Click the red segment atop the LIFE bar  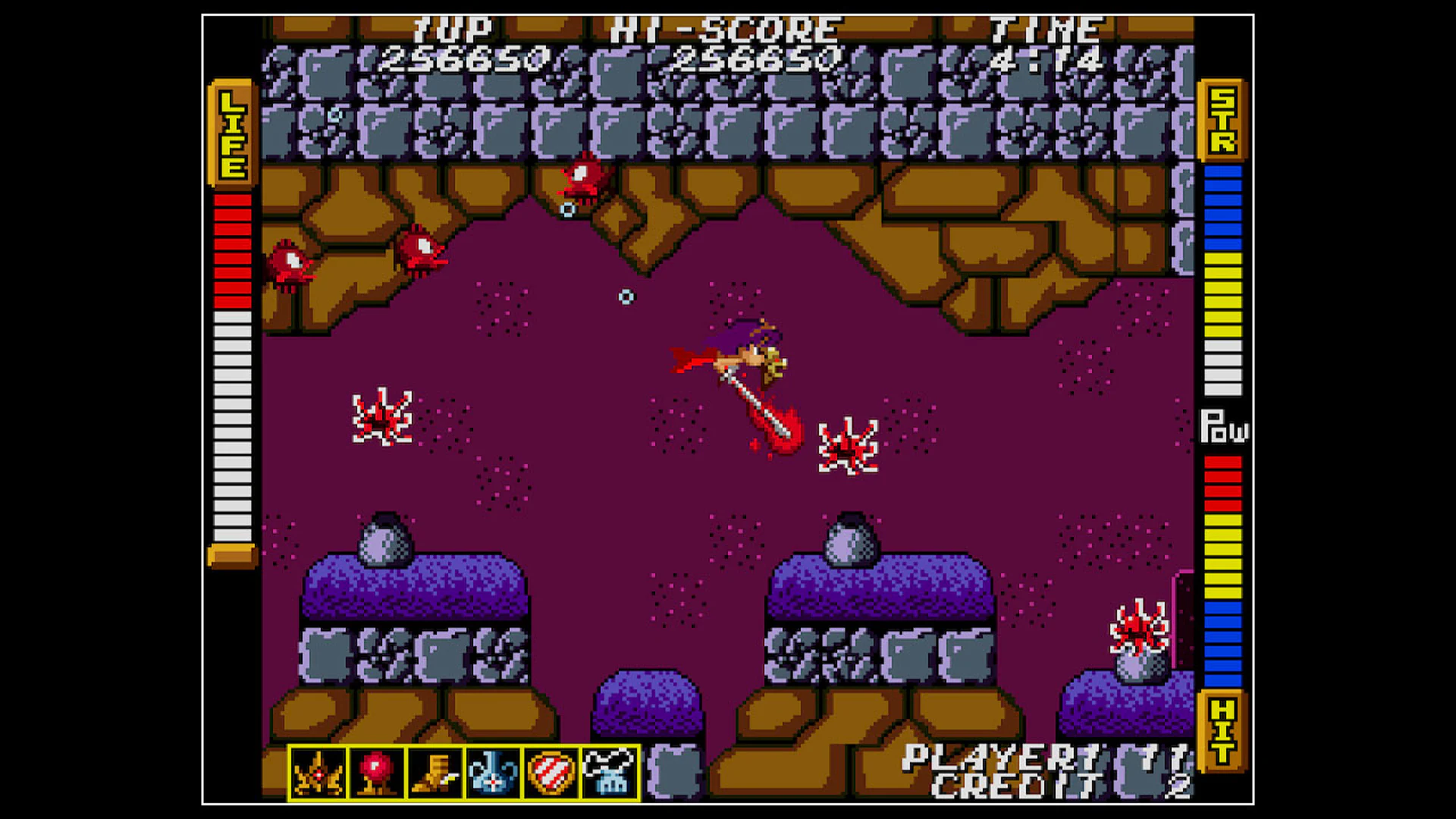tap(231, 201)
